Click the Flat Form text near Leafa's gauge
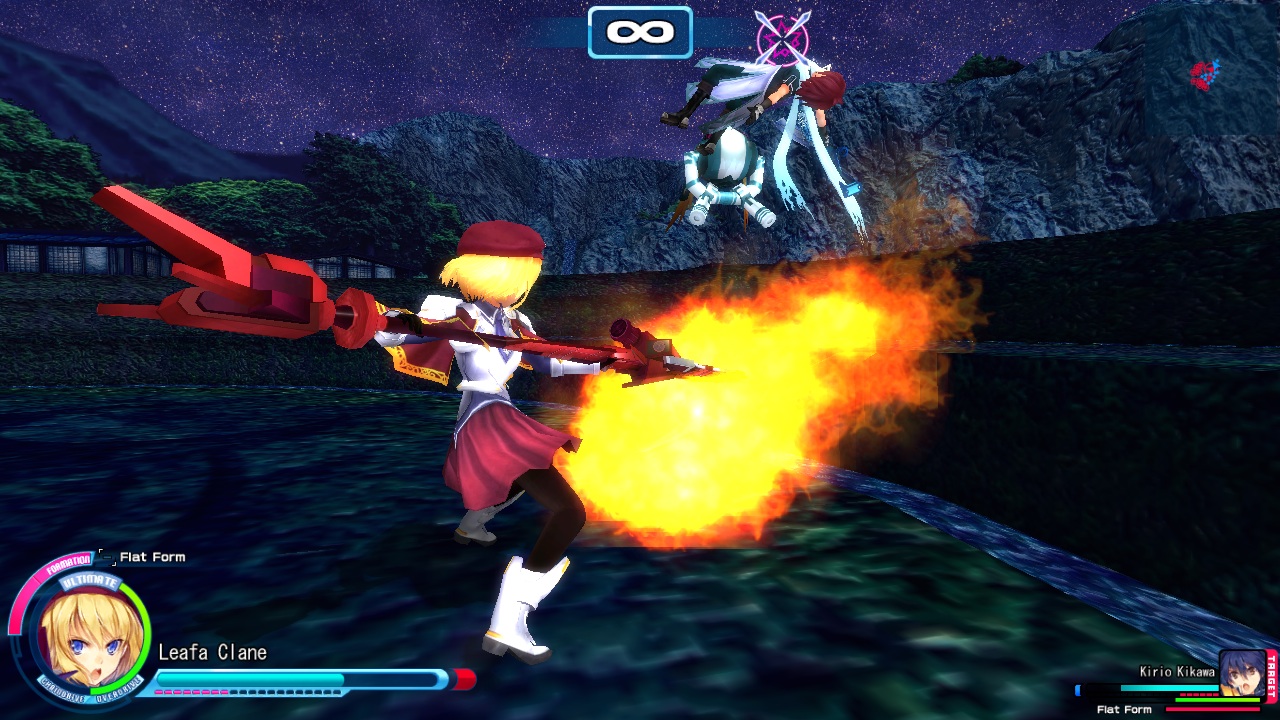The width and height of the screenshot is (1280, 720). [152, 557]
